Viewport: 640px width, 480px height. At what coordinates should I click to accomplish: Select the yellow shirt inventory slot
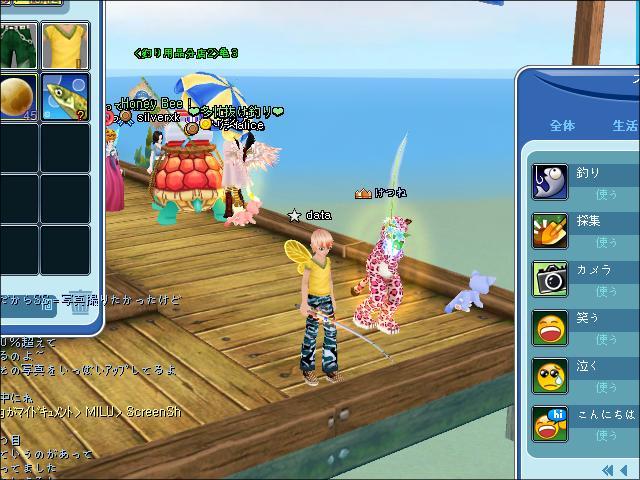click(65, 44)
